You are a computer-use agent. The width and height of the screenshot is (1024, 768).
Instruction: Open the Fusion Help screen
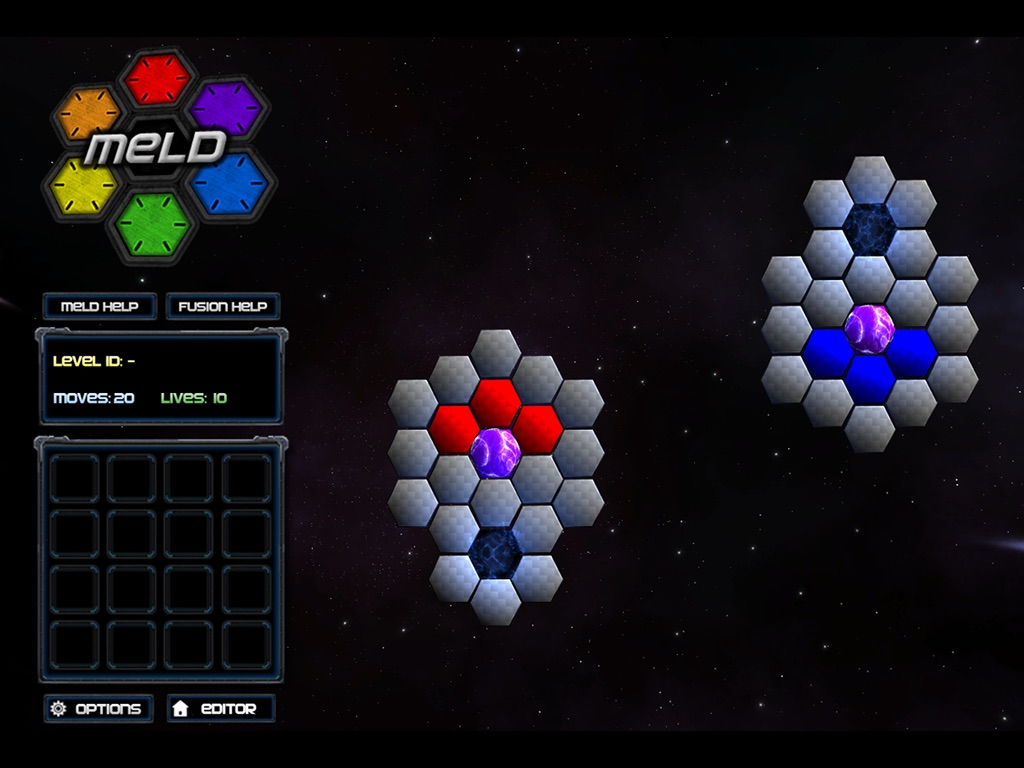click(x=222, y=306)
